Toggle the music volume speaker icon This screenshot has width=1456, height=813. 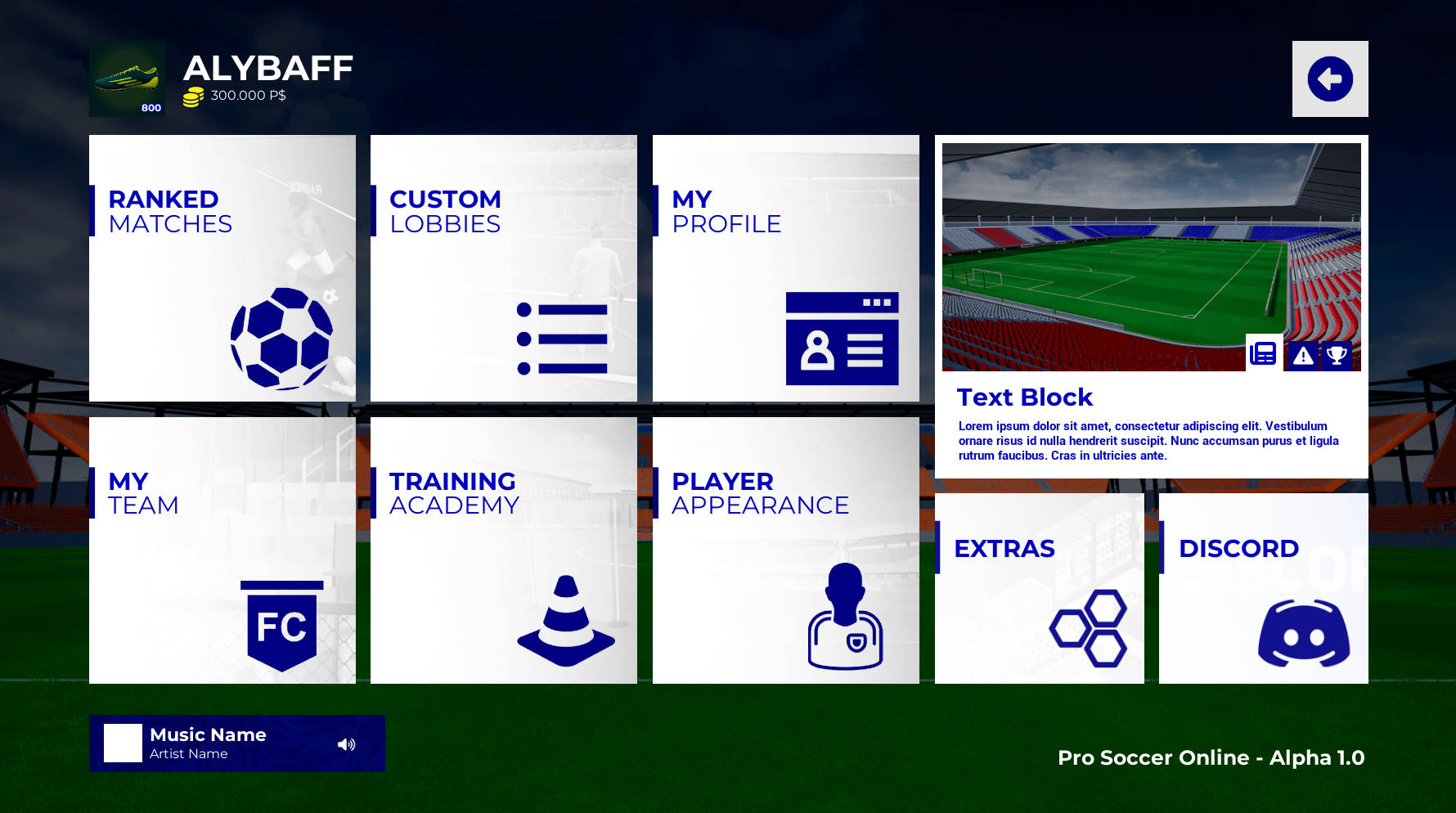pyautogui.click(x=347, y=743)
